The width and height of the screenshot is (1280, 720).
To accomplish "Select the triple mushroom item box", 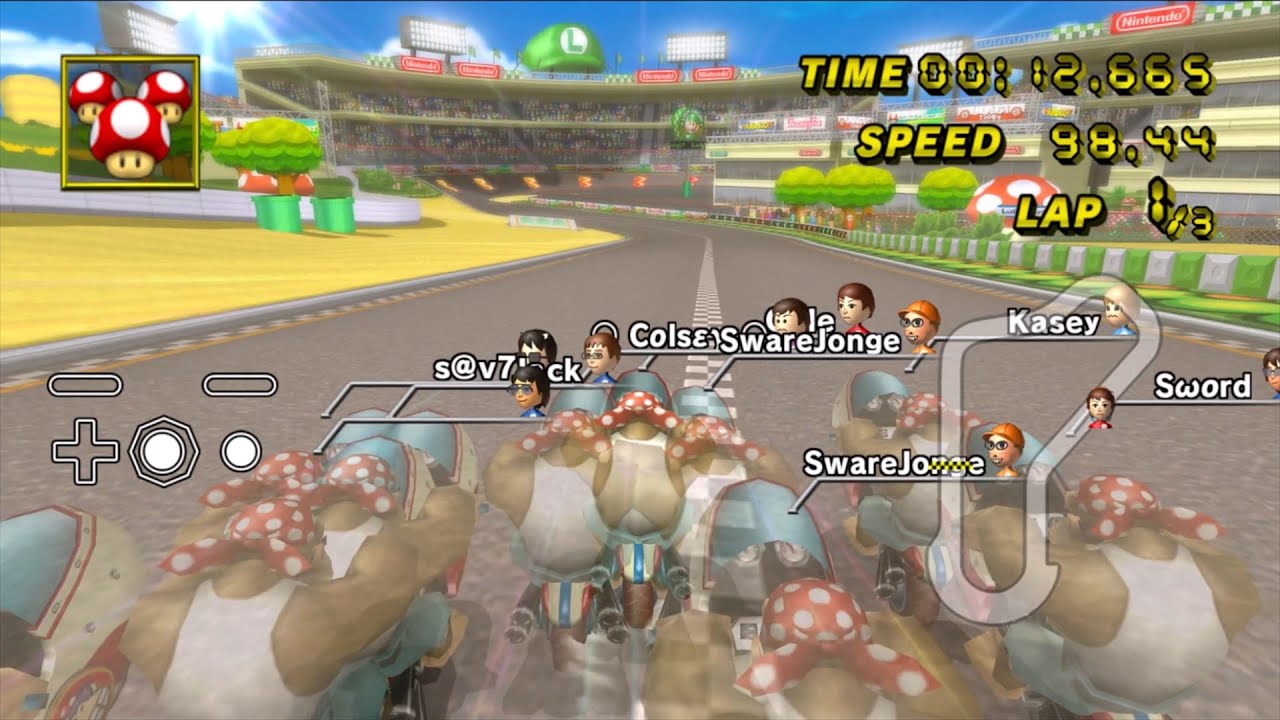I will [x=130, y=122].
